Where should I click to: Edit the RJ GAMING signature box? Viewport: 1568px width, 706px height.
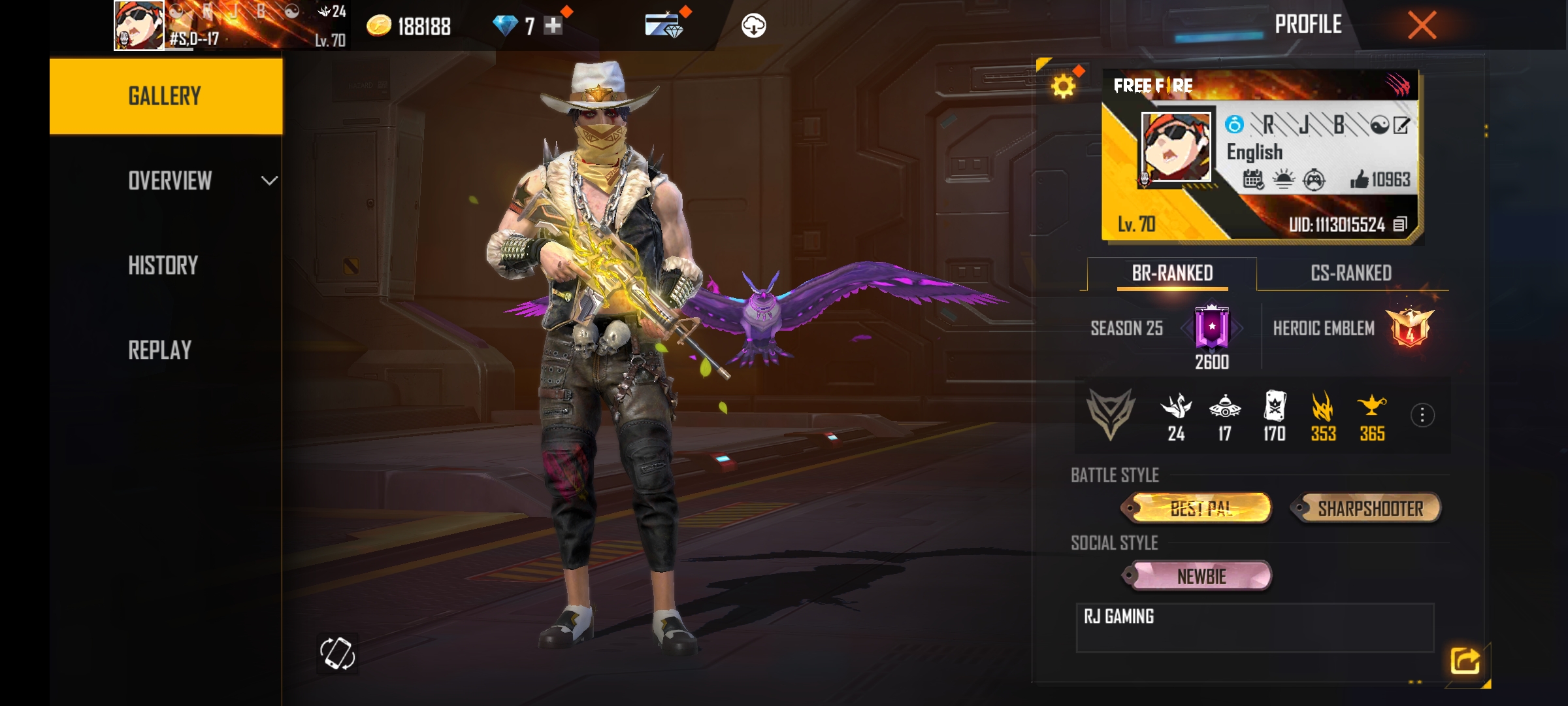(1254, 628)
